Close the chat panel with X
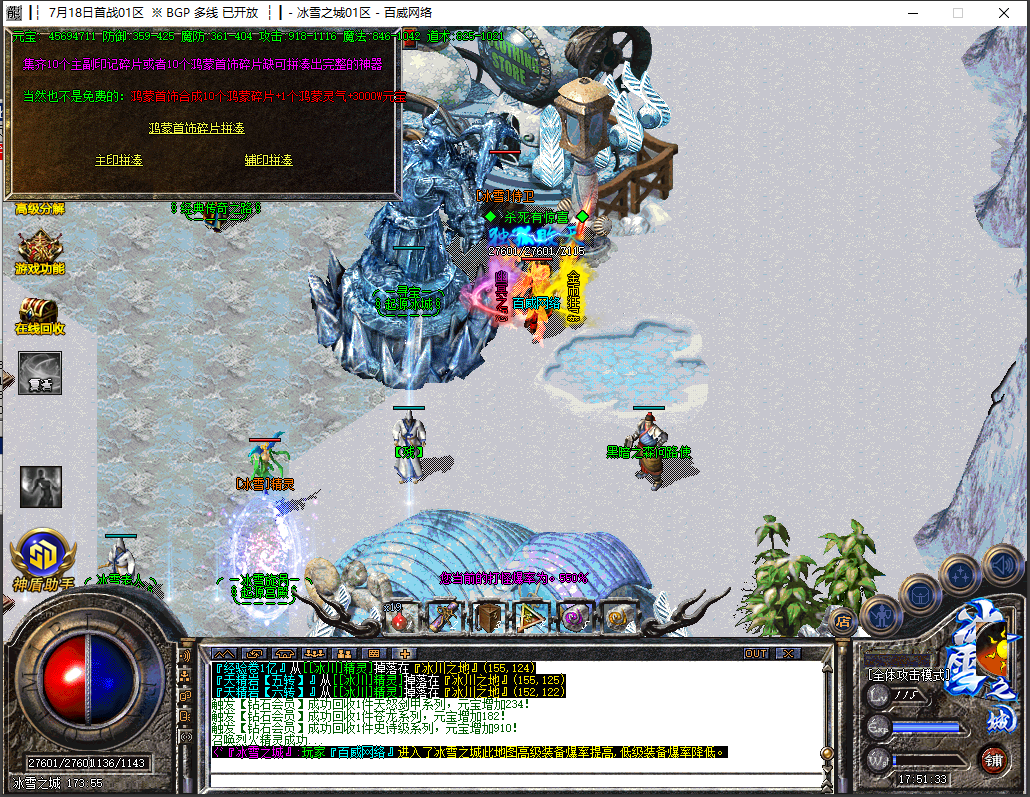The width and height of the screenshot is (1030, 797). [789, 653]
